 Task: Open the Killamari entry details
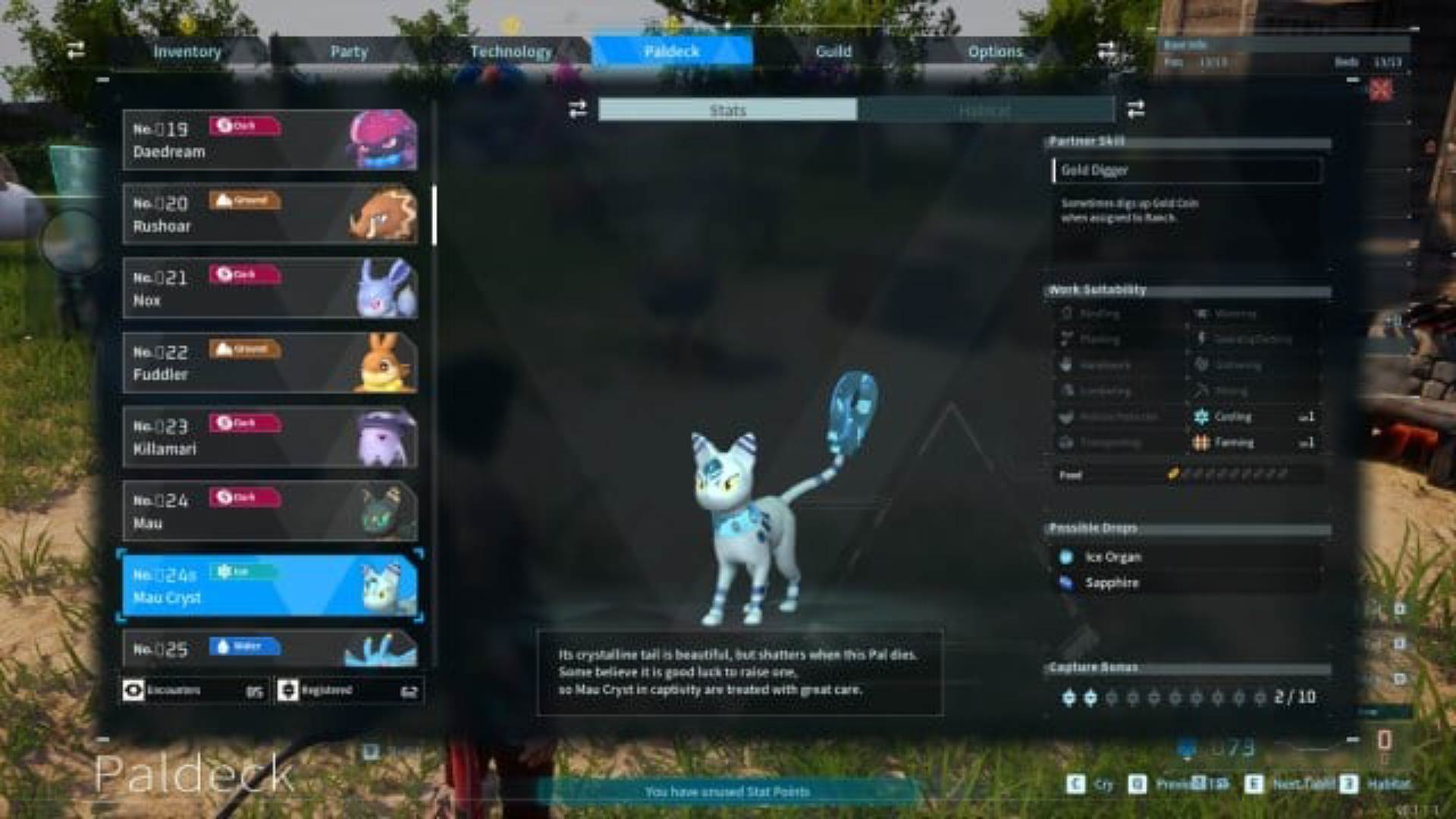point(269,436)
